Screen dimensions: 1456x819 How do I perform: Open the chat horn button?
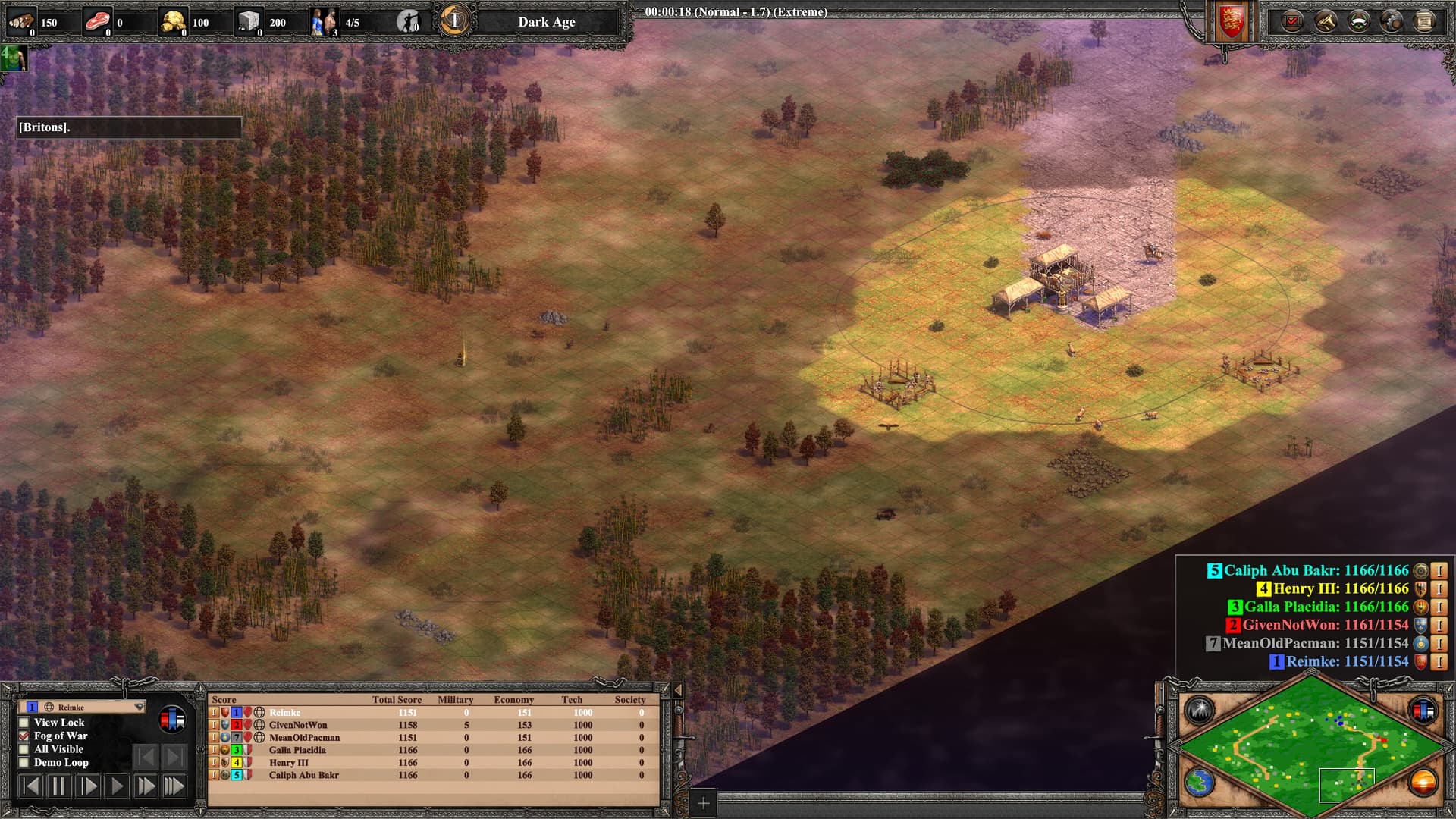[x=1326, y=20]
